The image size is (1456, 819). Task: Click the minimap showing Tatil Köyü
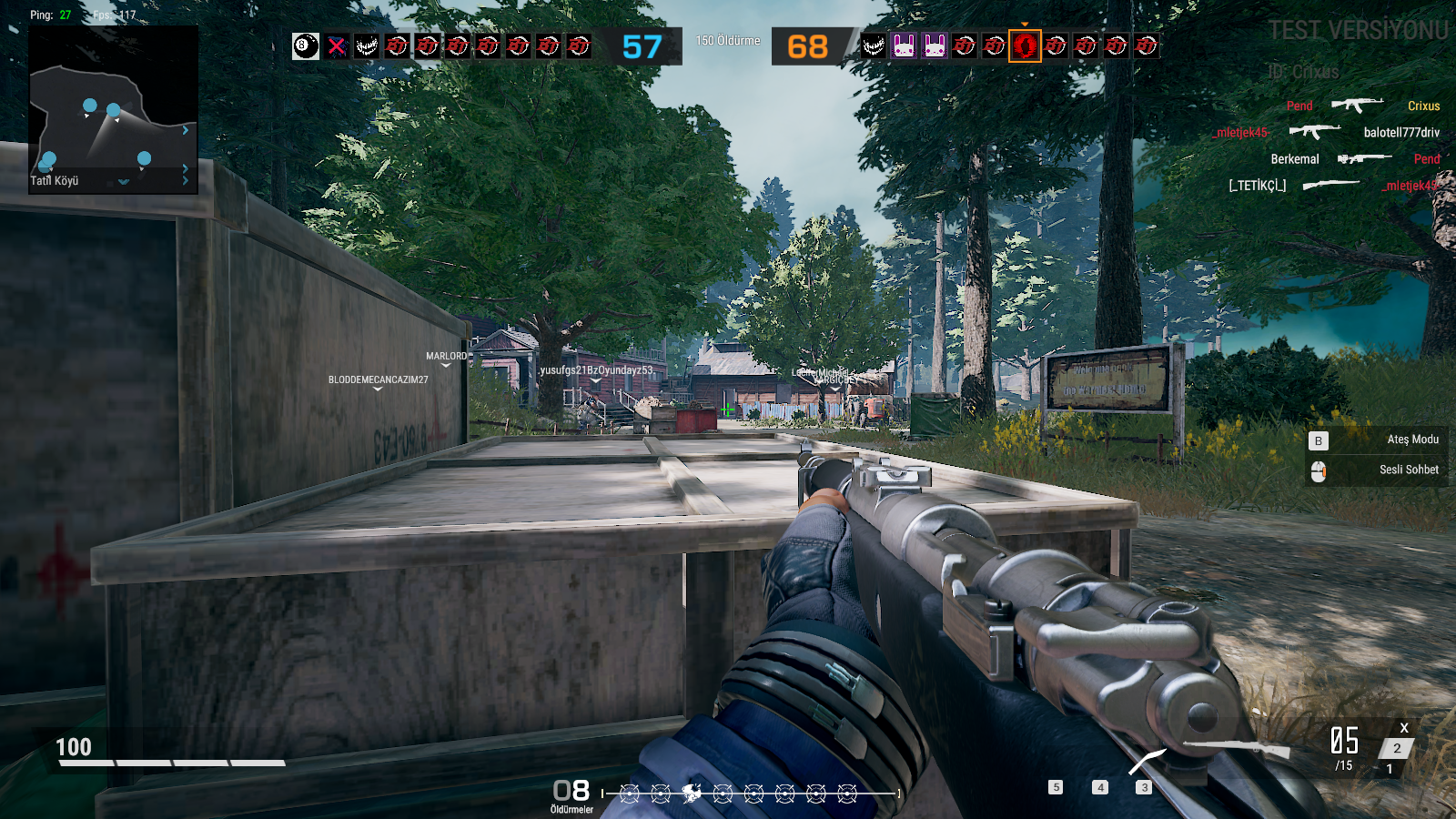(114, 111)
